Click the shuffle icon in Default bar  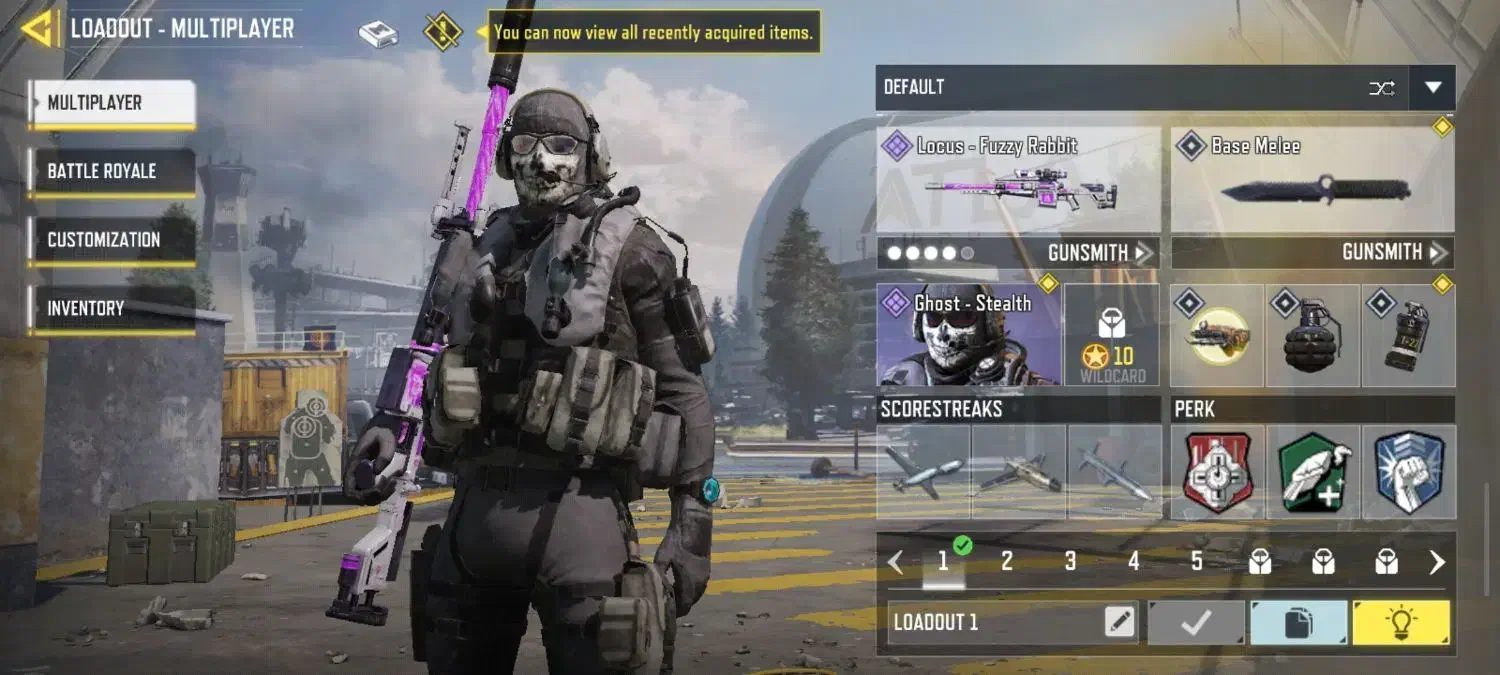(x=1381, y=88)
